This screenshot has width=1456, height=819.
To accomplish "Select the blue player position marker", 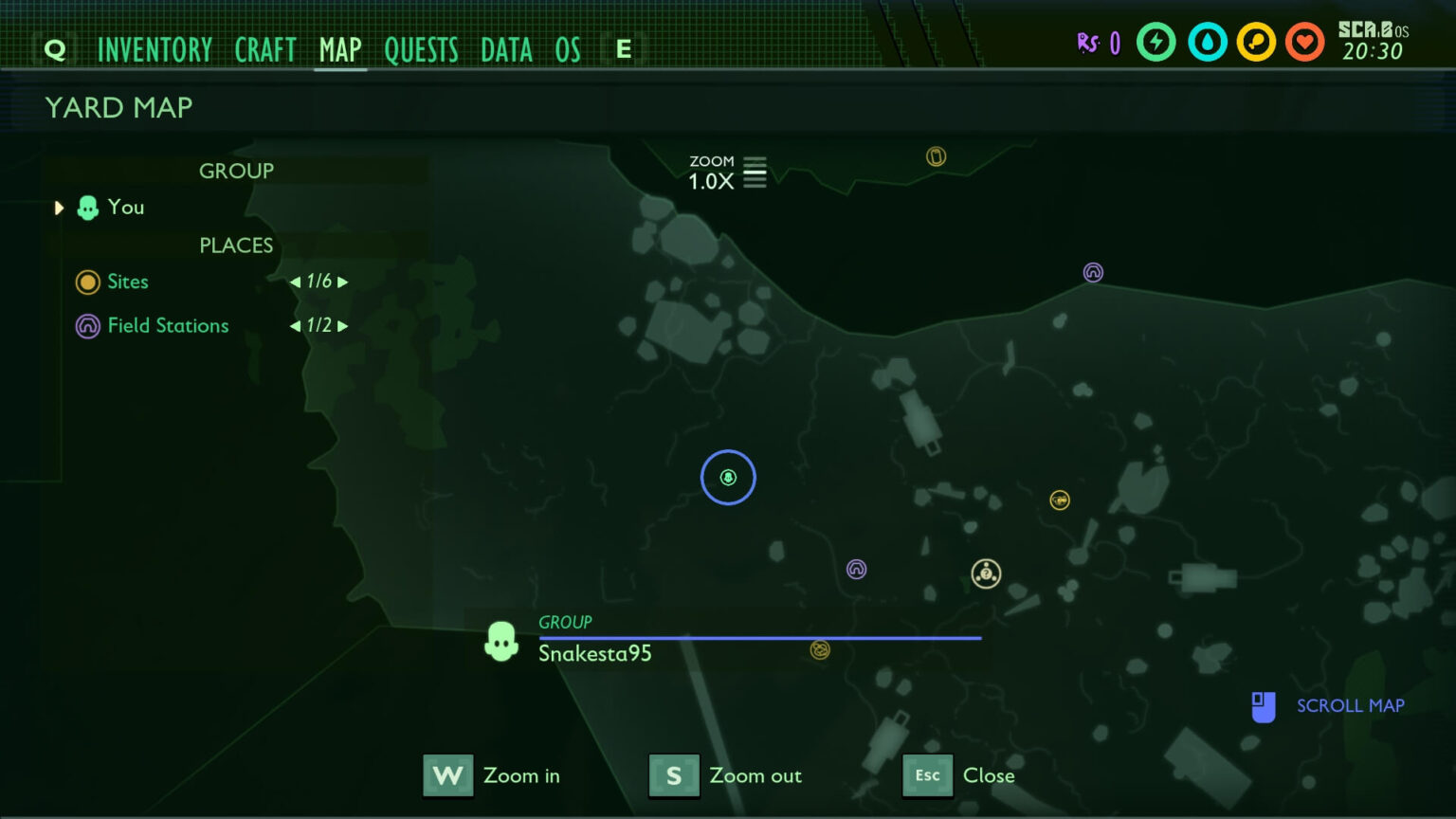I will (727, 478).
